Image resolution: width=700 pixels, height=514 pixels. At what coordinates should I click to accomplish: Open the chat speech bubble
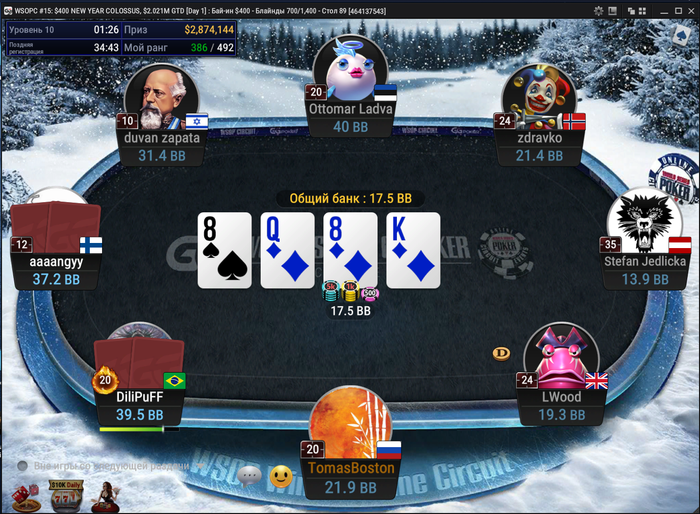250,475
